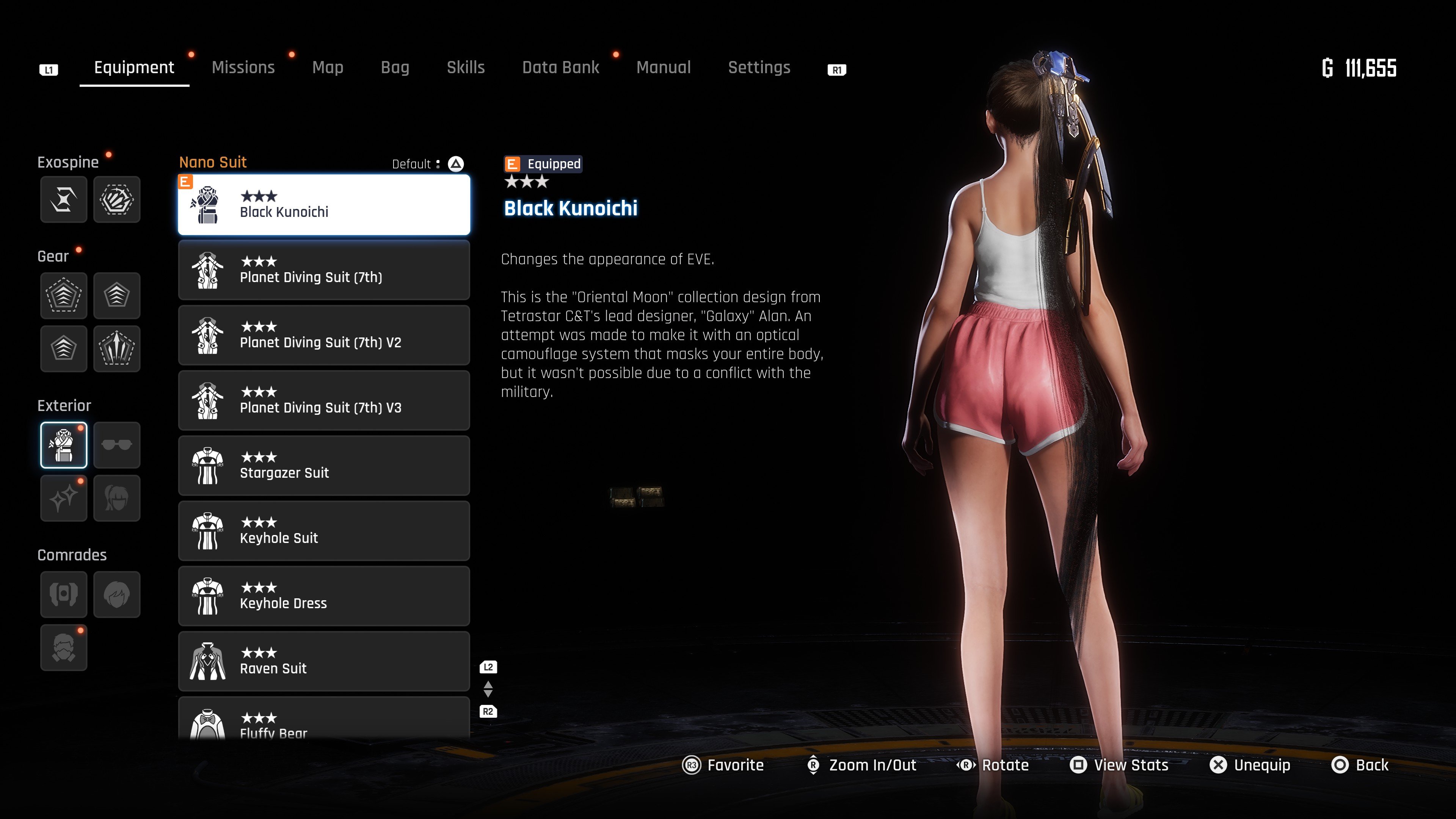This screenshot has height=819, width=1456.
Task: Select the Keyhole Dress entry
Action: [324, 596]
